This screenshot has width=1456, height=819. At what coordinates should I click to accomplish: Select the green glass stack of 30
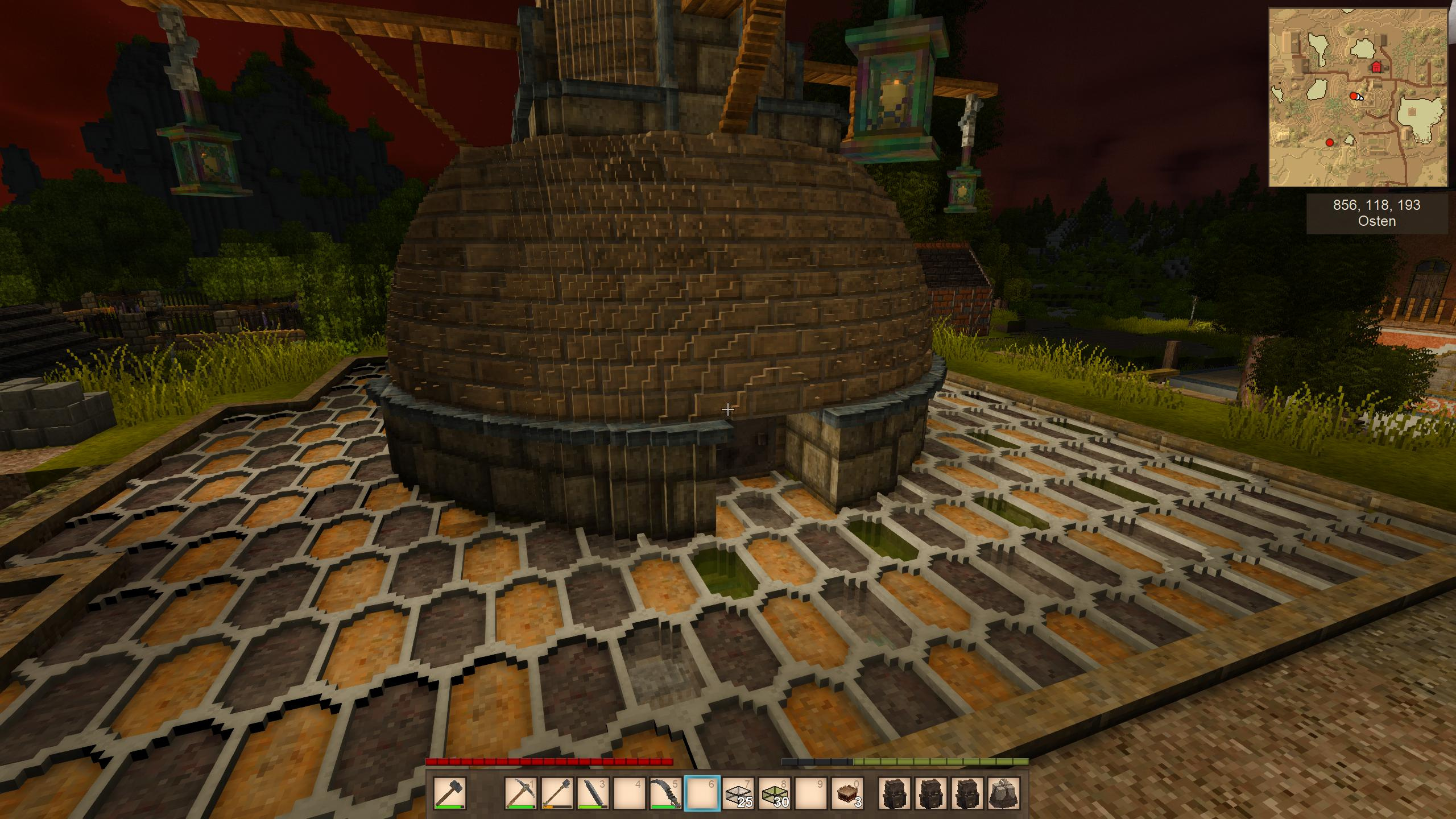pyautogui.click(x=775, y=792)
